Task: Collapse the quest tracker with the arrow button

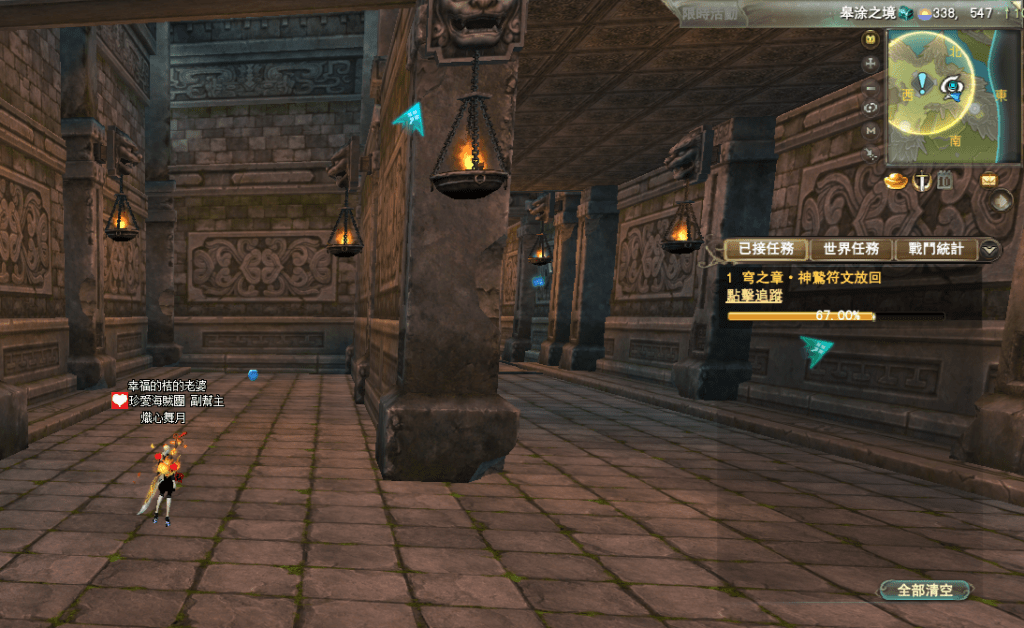Action: coord(990,249)
